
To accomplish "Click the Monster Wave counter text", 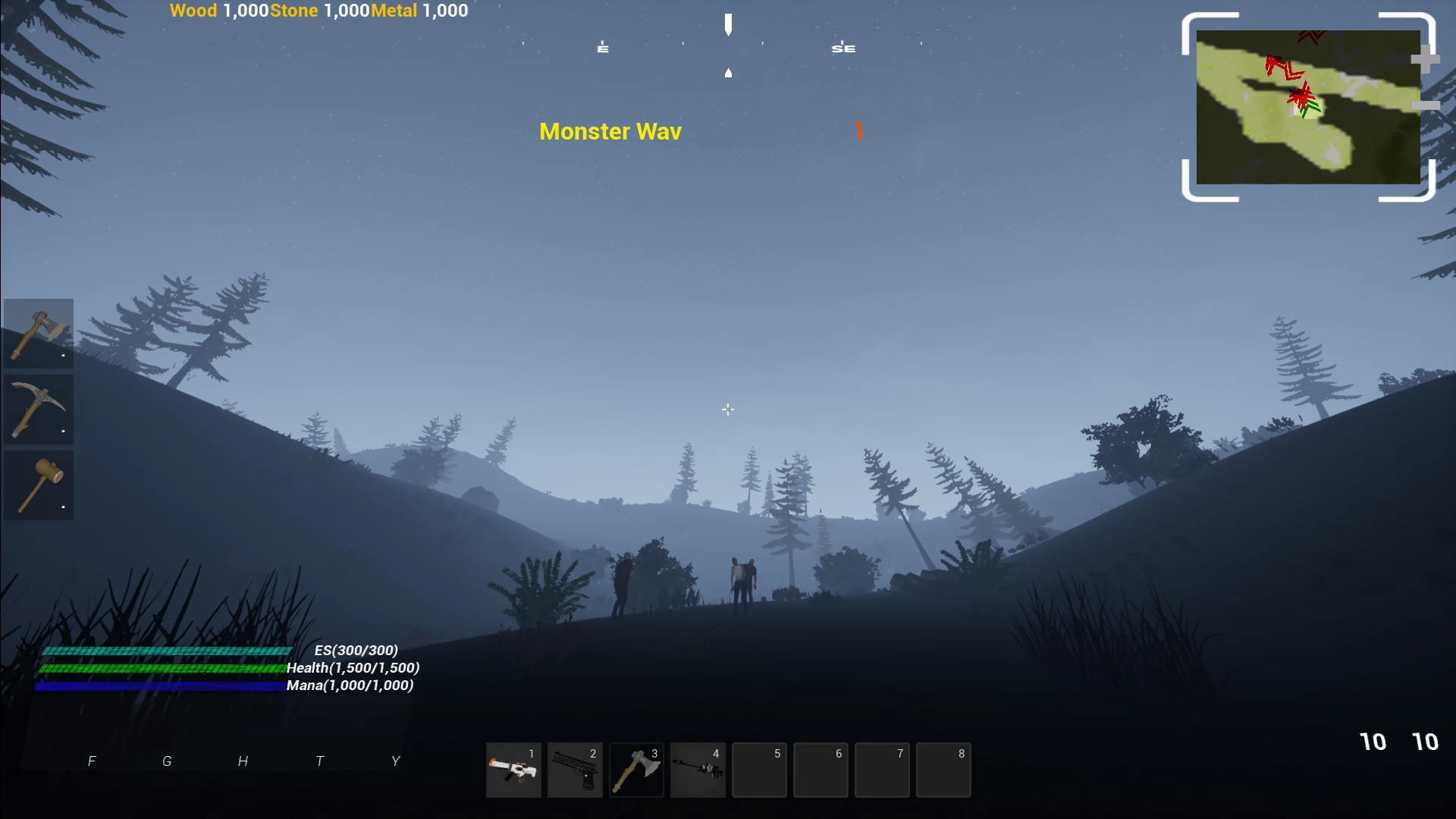I will [610, 131].
